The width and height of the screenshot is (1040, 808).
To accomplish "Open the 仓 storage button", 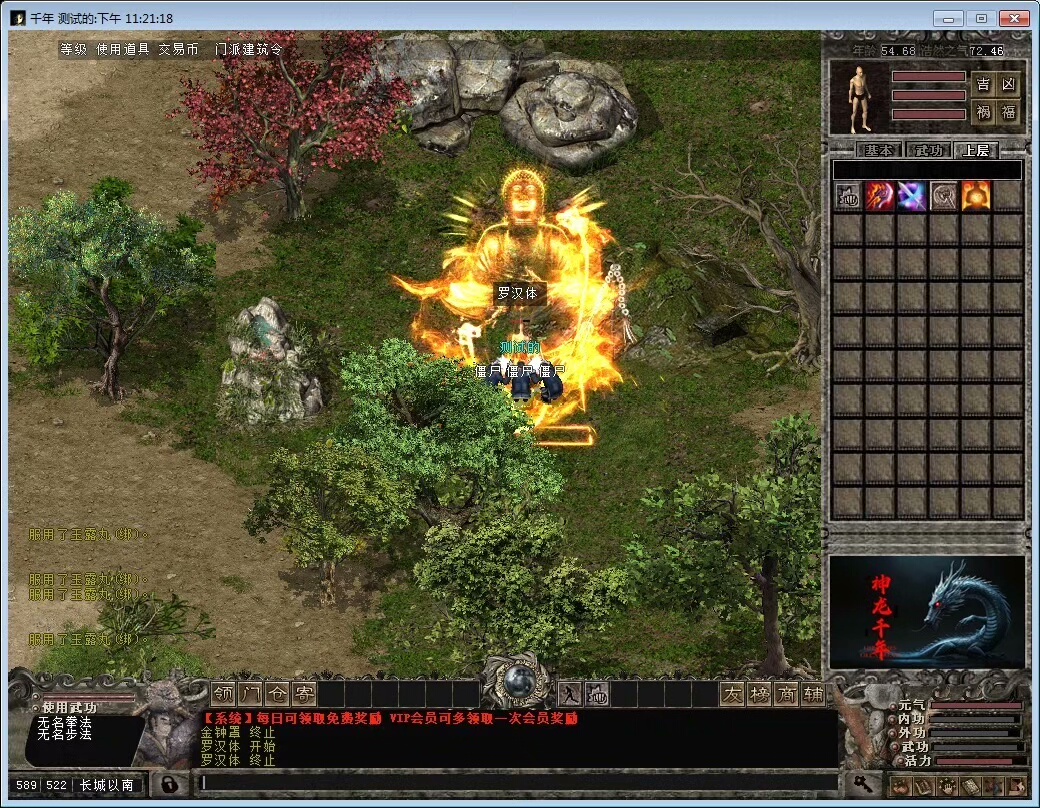I will click(x=277, y=693).
